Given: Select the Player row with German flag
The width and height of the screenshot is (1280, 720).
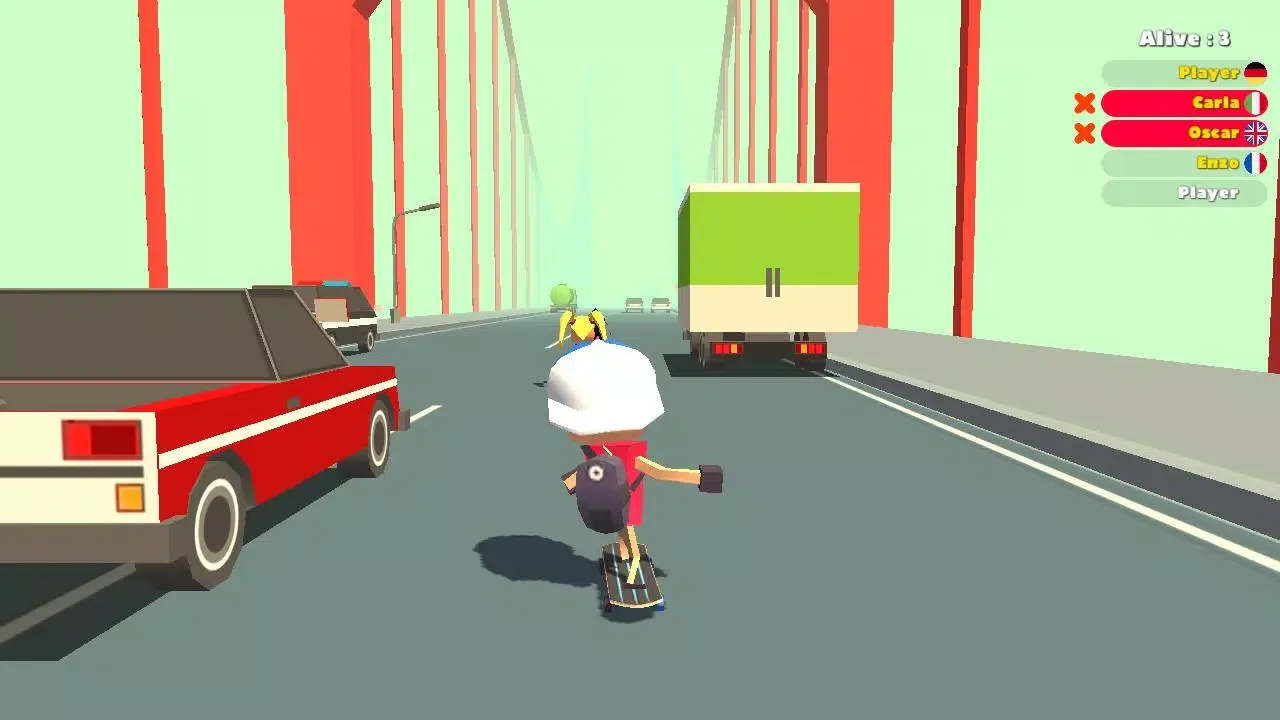Looking at the screenshot, I should coord(1184,73).
